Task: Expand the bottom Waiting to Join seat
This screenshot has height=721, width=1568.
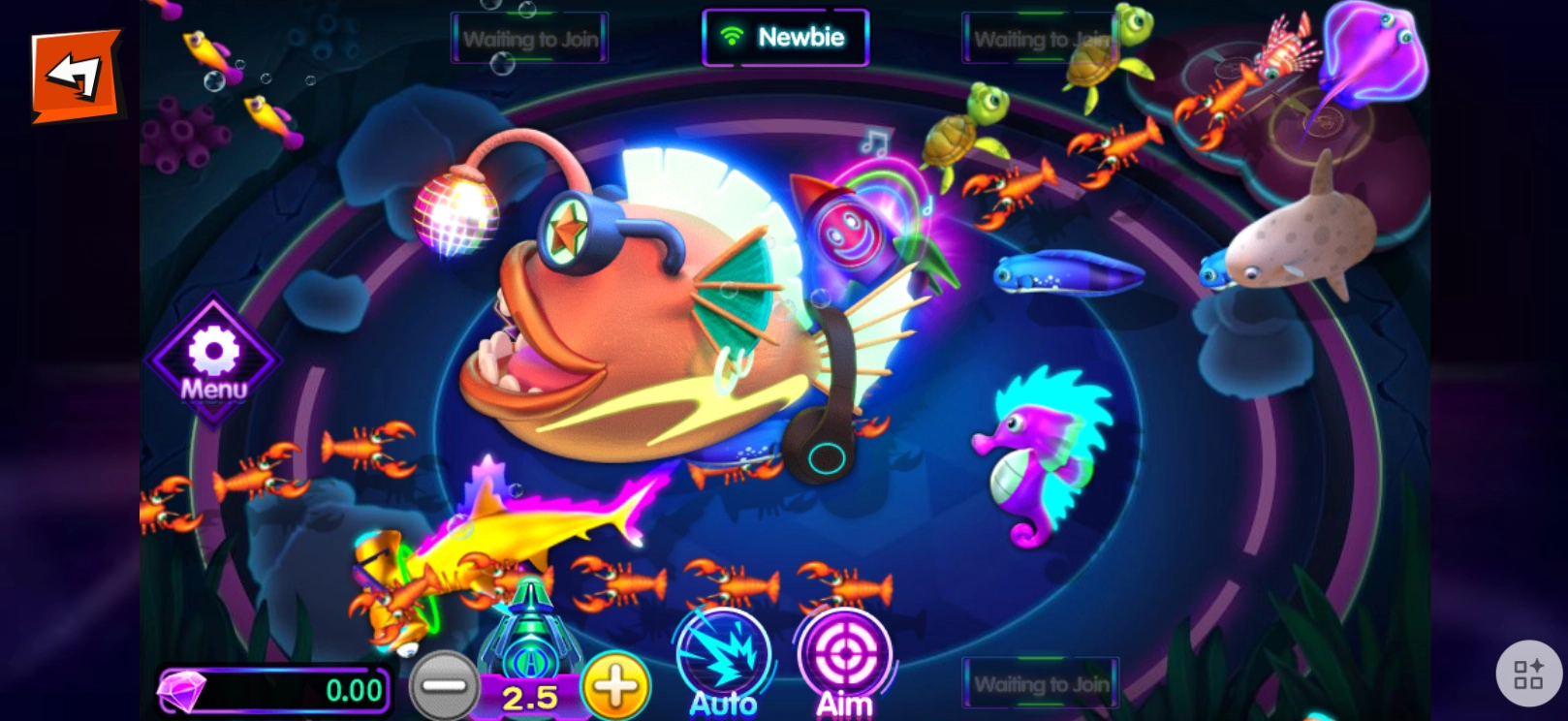Action: click(1040, 683)
